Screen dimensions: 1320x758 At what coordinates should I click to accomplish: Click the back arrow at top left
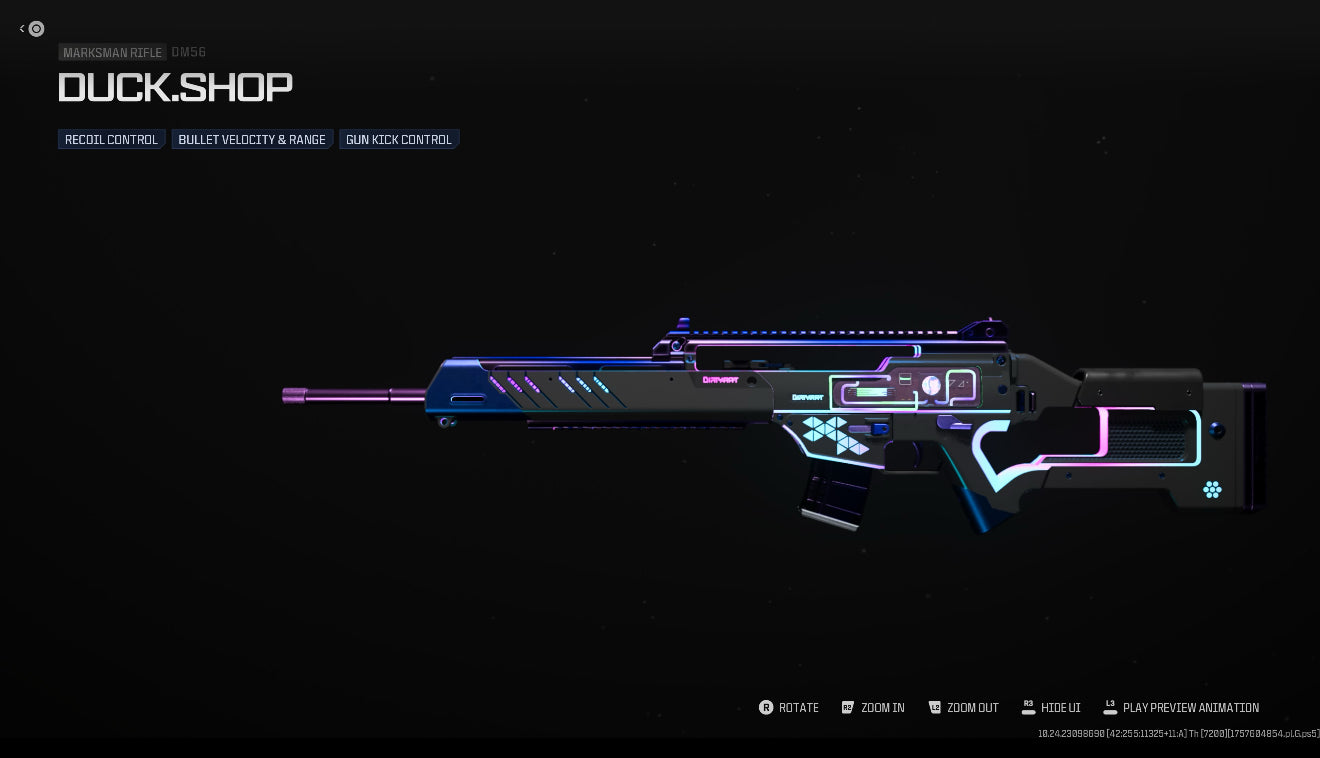[x=22, y=29]
